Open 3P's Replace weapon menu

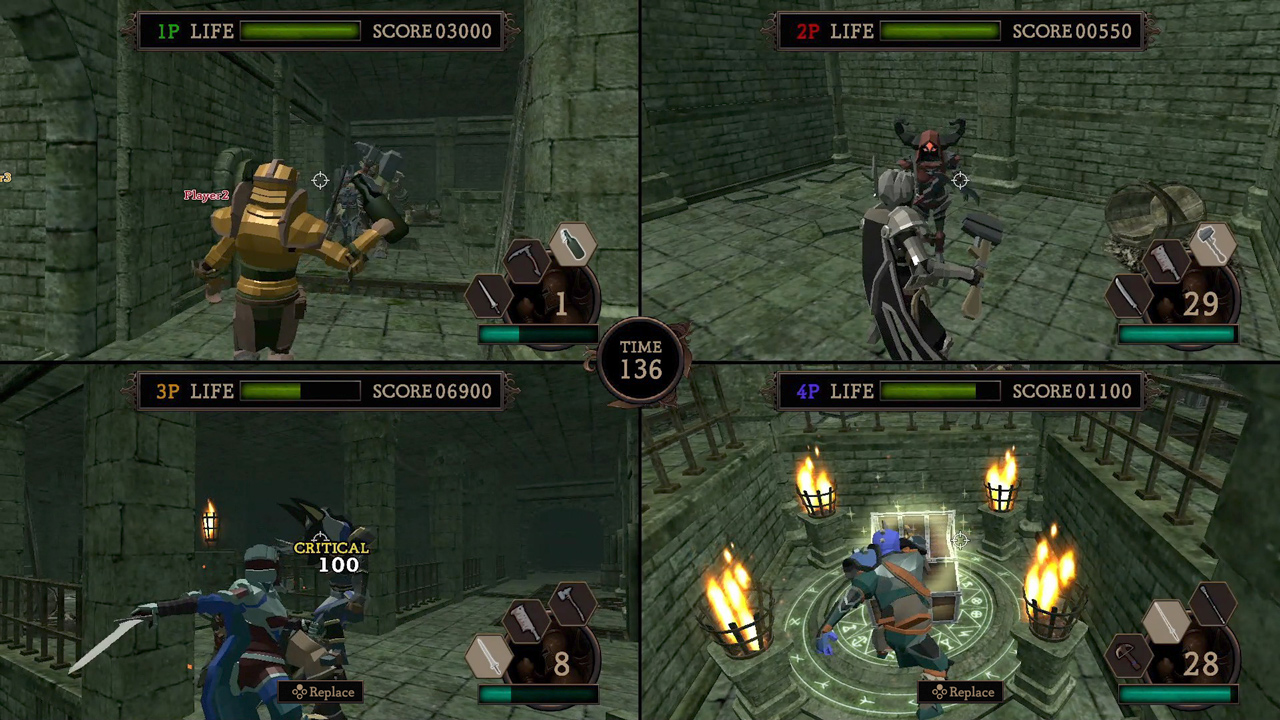tap(323, 691)
